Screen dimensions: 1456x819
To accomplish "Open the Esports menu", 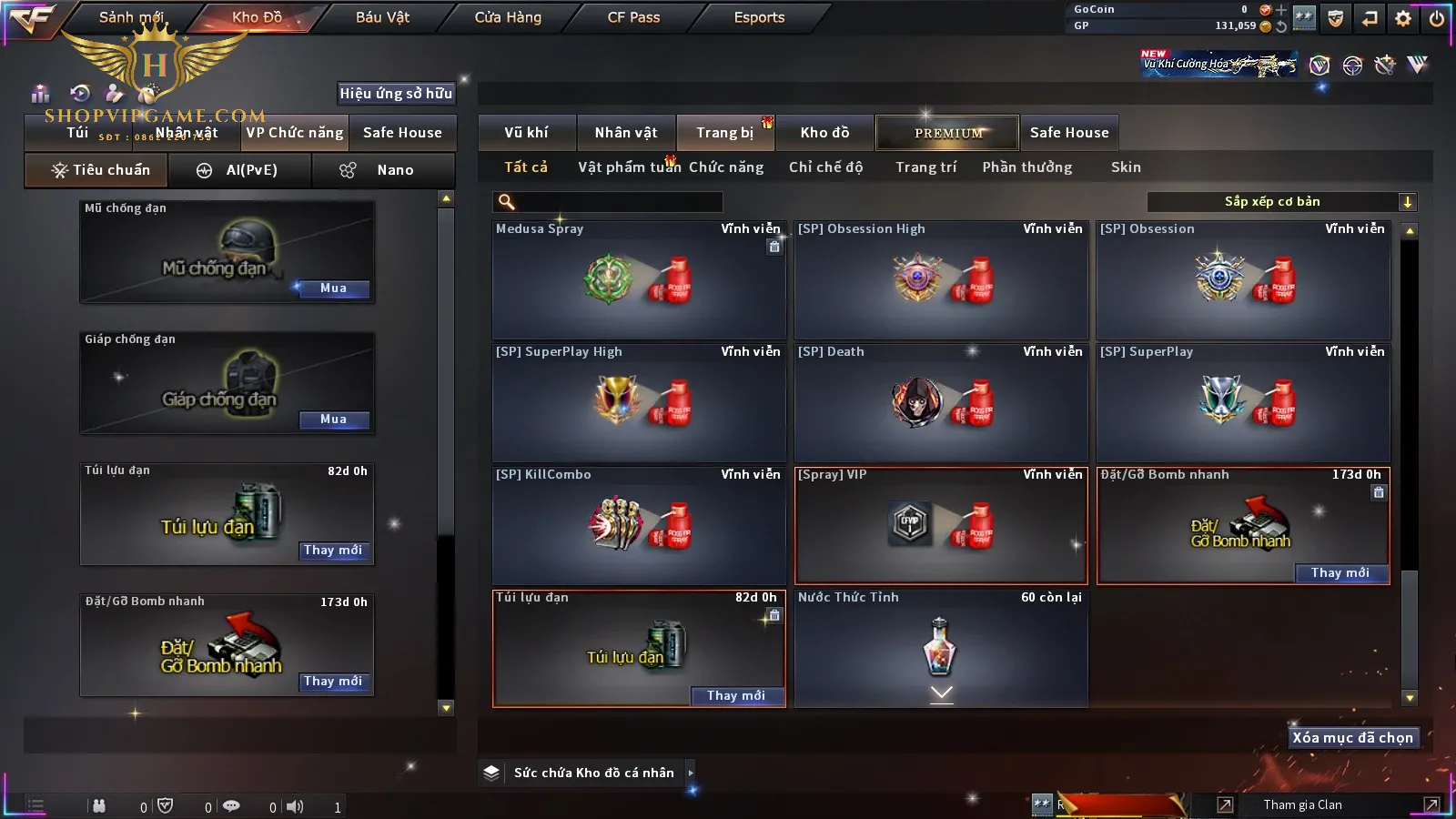I will [759, 17].
